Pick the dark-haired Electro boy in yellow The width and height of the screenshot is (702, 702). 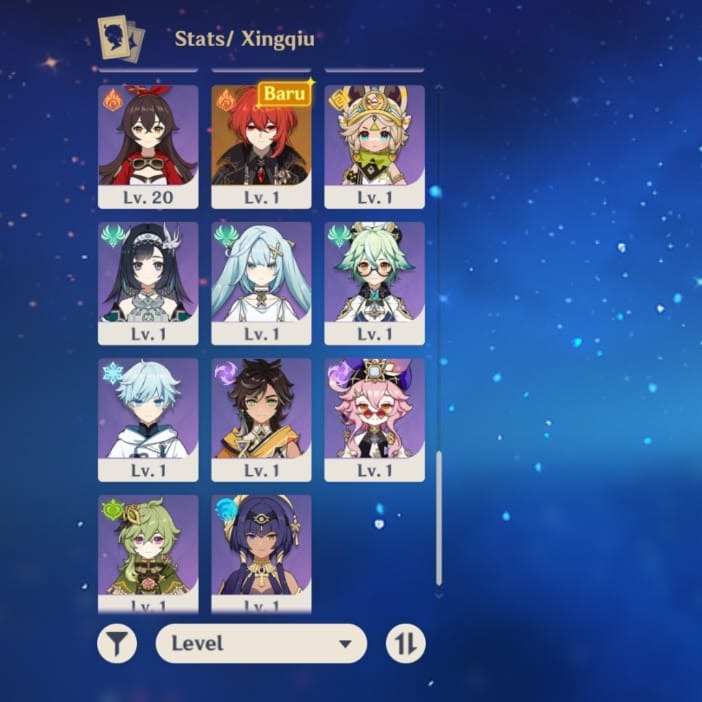tap(261, 420)
